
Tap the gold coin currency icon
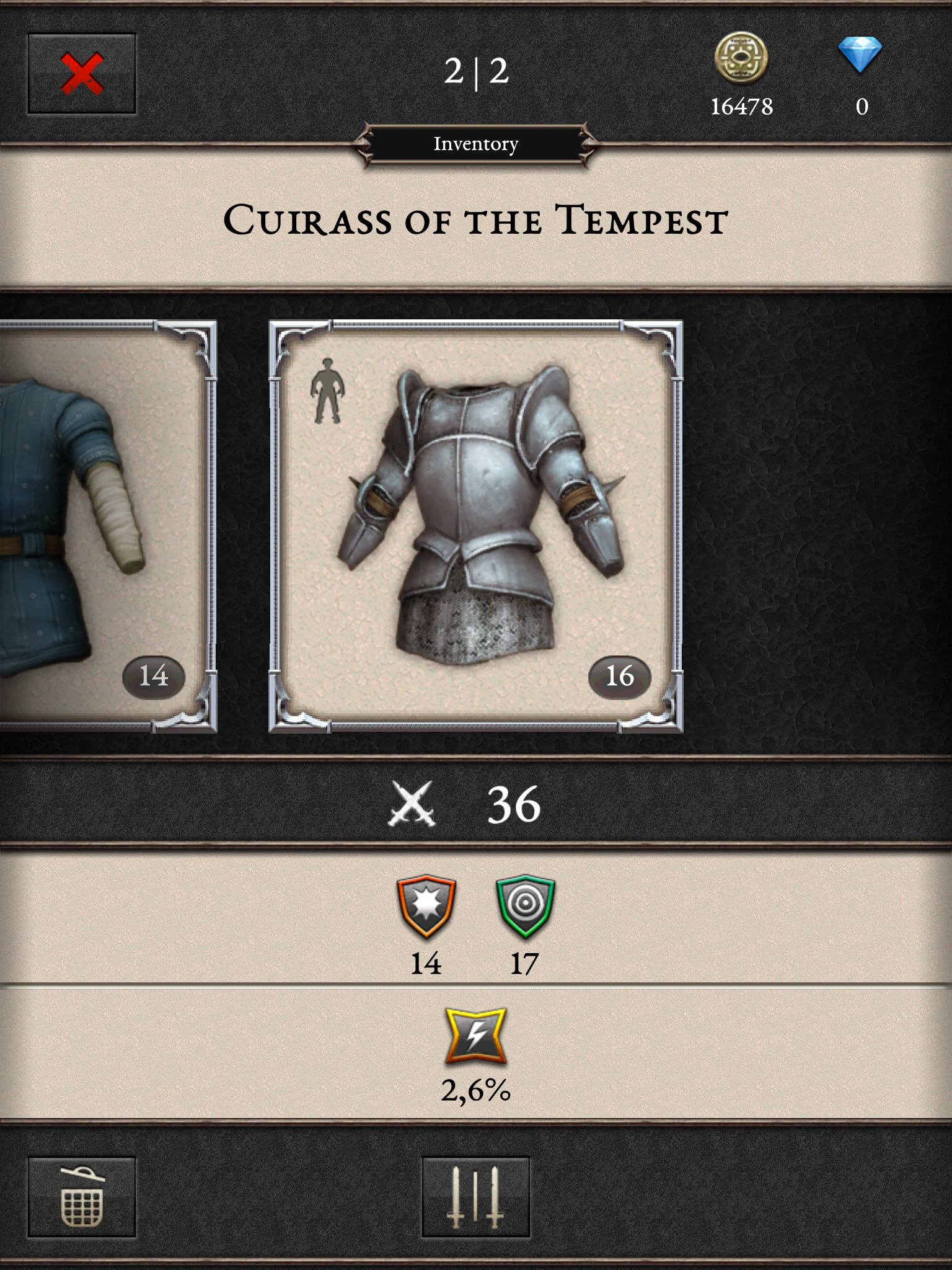pyautogui.click(x=741, y=59)
